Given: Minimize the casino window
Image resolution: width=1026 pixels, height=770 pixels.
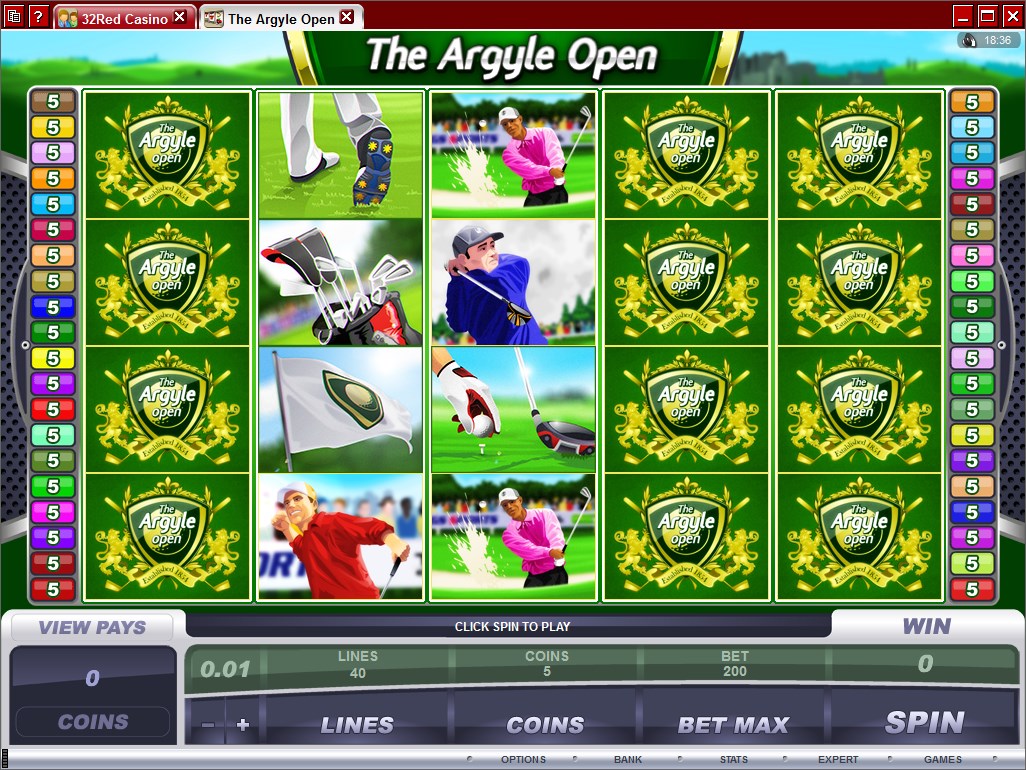Looking at the screenshot, I should 963,15.
